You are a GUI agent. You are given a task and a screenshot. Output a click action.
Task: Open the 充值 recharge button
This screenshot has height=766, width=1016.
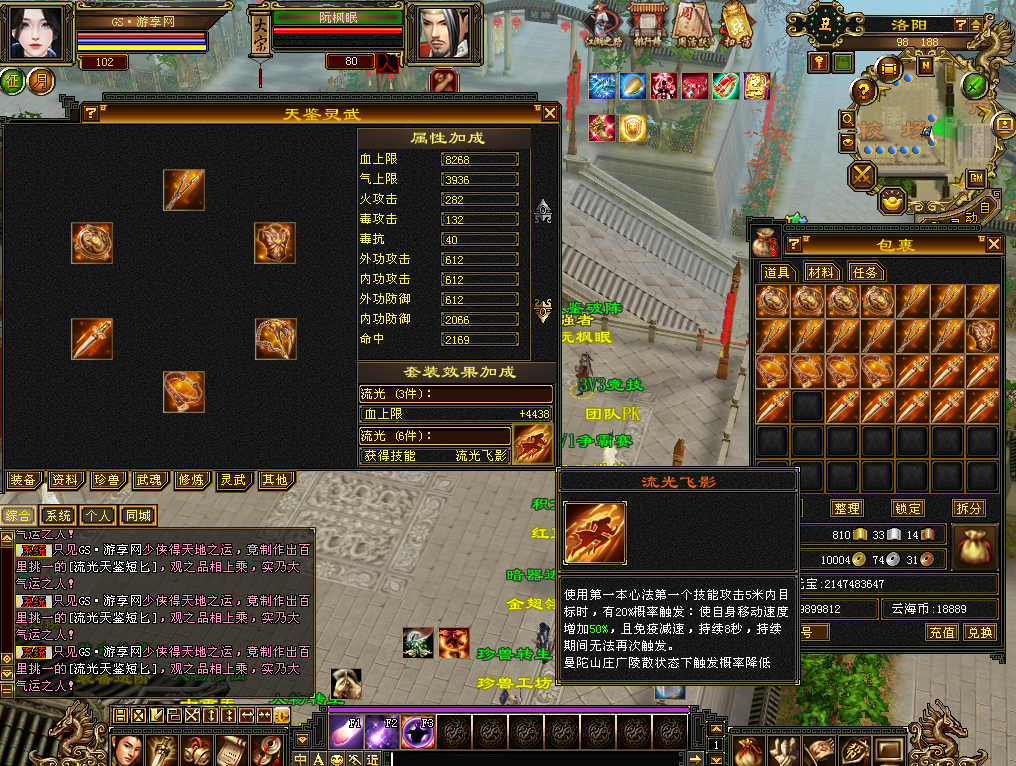[x=941, y=632]
